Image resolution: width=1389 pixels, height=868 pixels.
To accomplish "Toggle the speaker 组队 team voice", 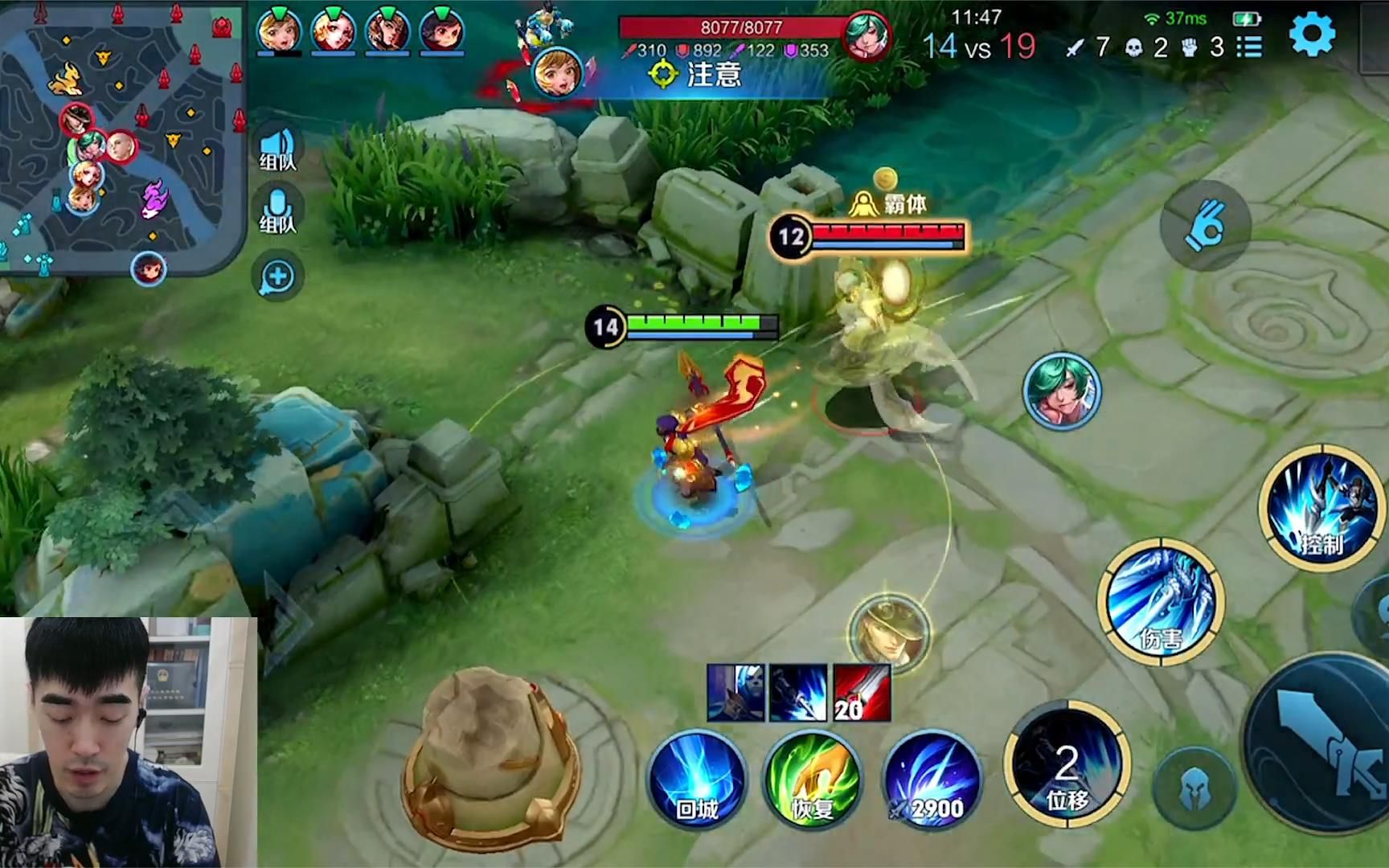I will pyautogui.click(x=278, y=147).
